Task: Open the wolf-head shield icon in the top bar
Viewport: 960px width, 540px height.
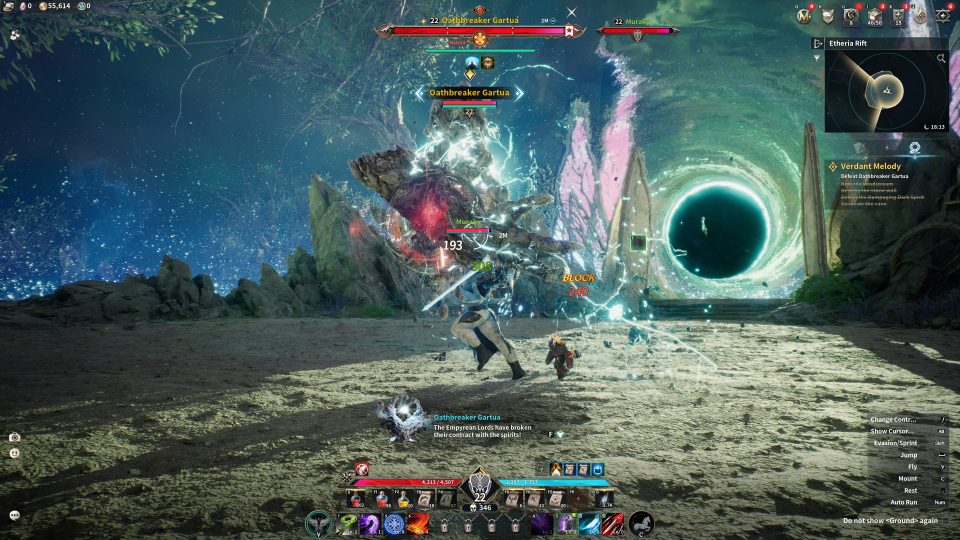Action: pos(829,15)
